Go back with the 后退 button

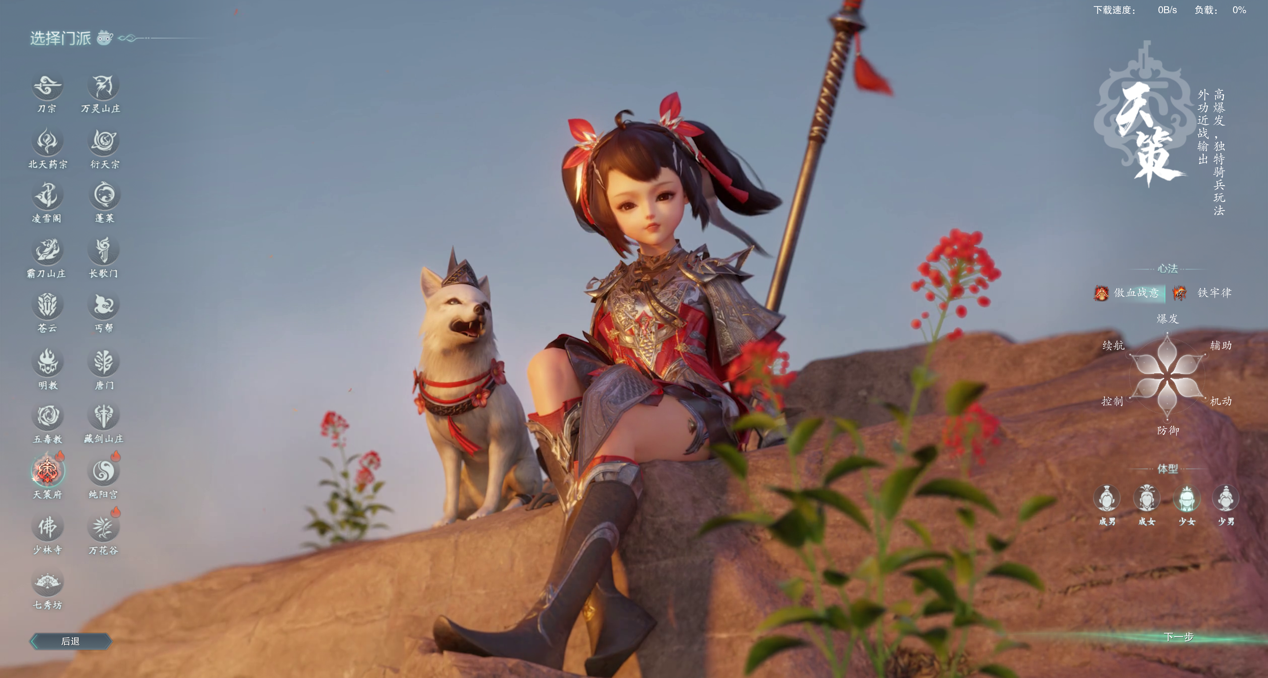[70, 641]
